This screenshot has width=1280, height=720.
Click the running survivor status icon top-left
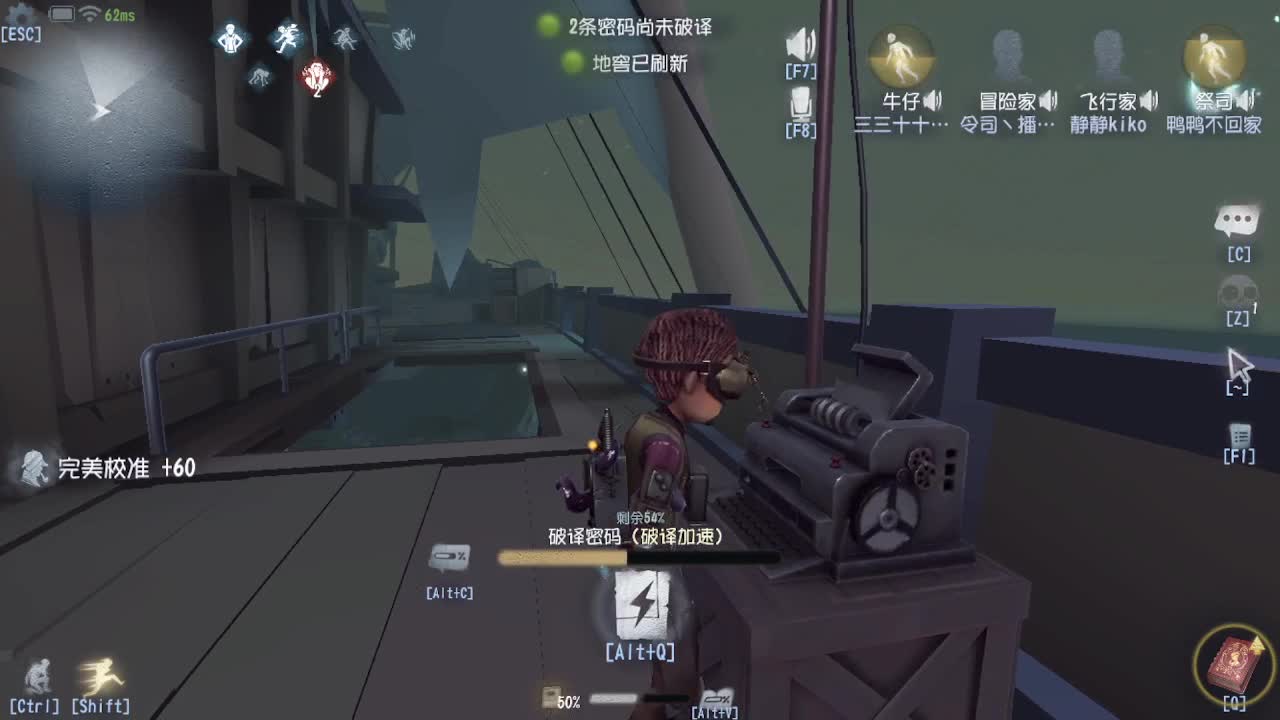(287, 37)
